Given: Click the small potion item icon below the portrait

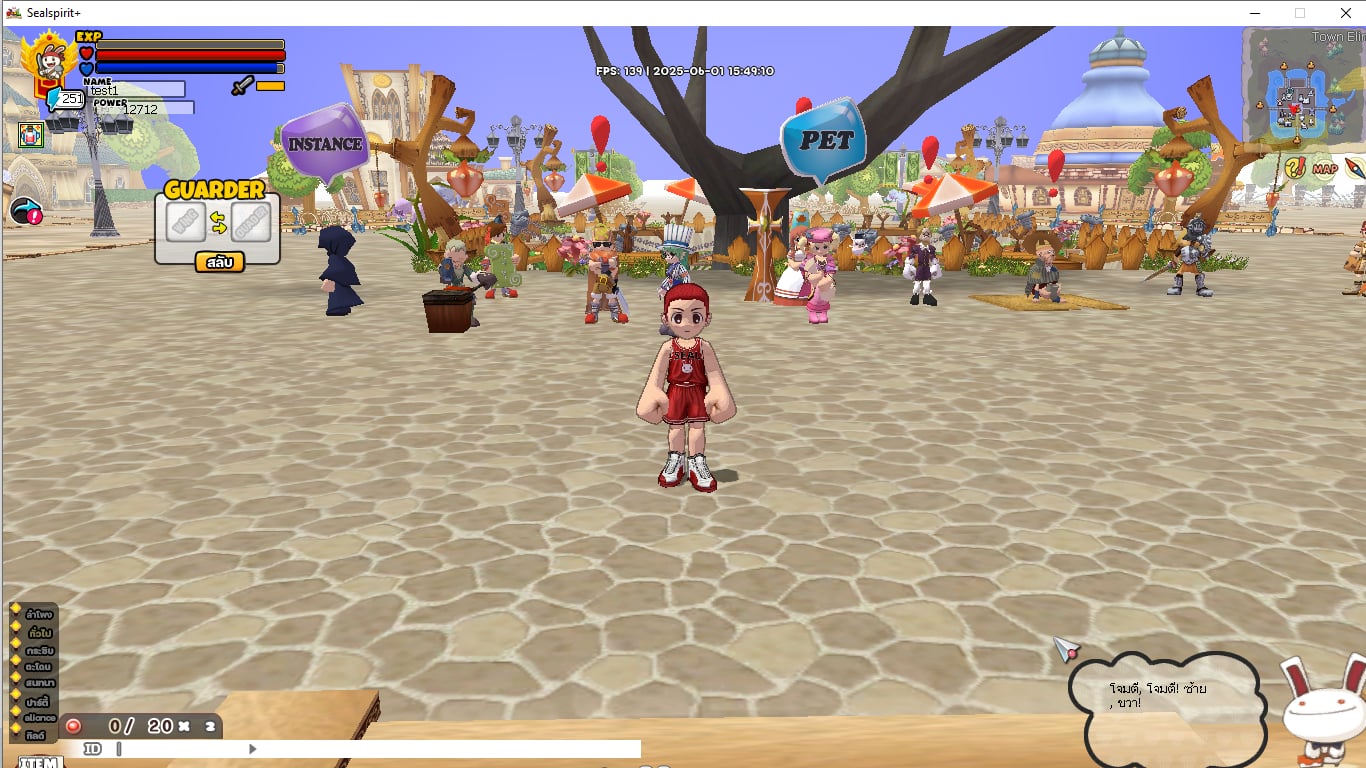Looking at the screenshot, I should point(30,136).
